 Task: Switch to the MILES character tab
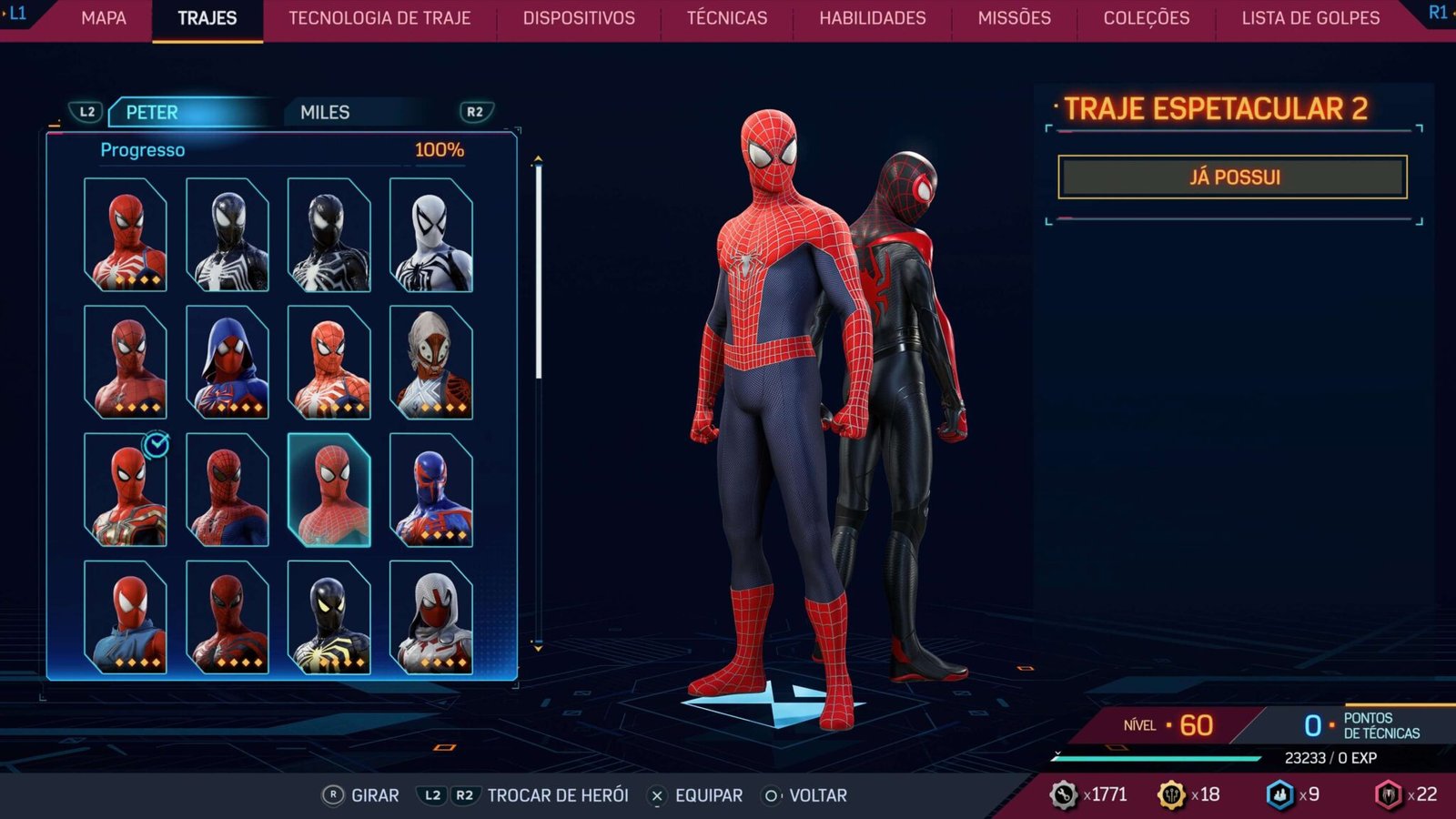tap(325, 113)
